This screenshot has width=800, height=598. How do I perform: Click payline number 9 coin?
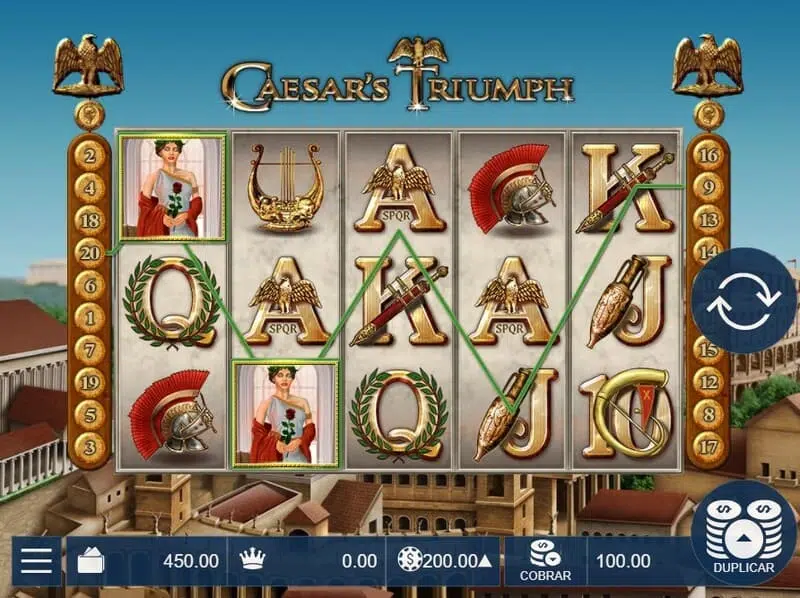click(x=709, y=187)
